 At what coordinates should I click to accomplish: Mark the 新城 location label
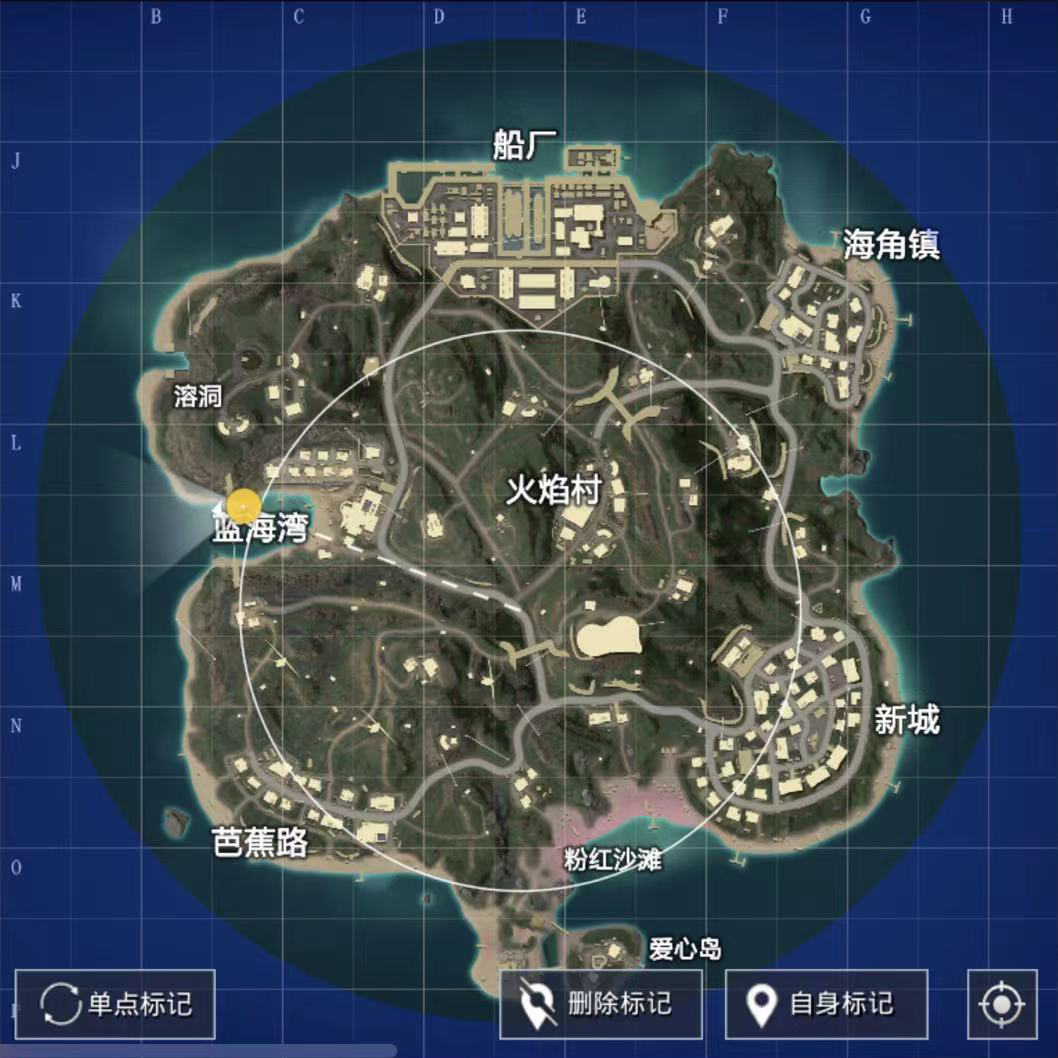[x=907, y=719]
